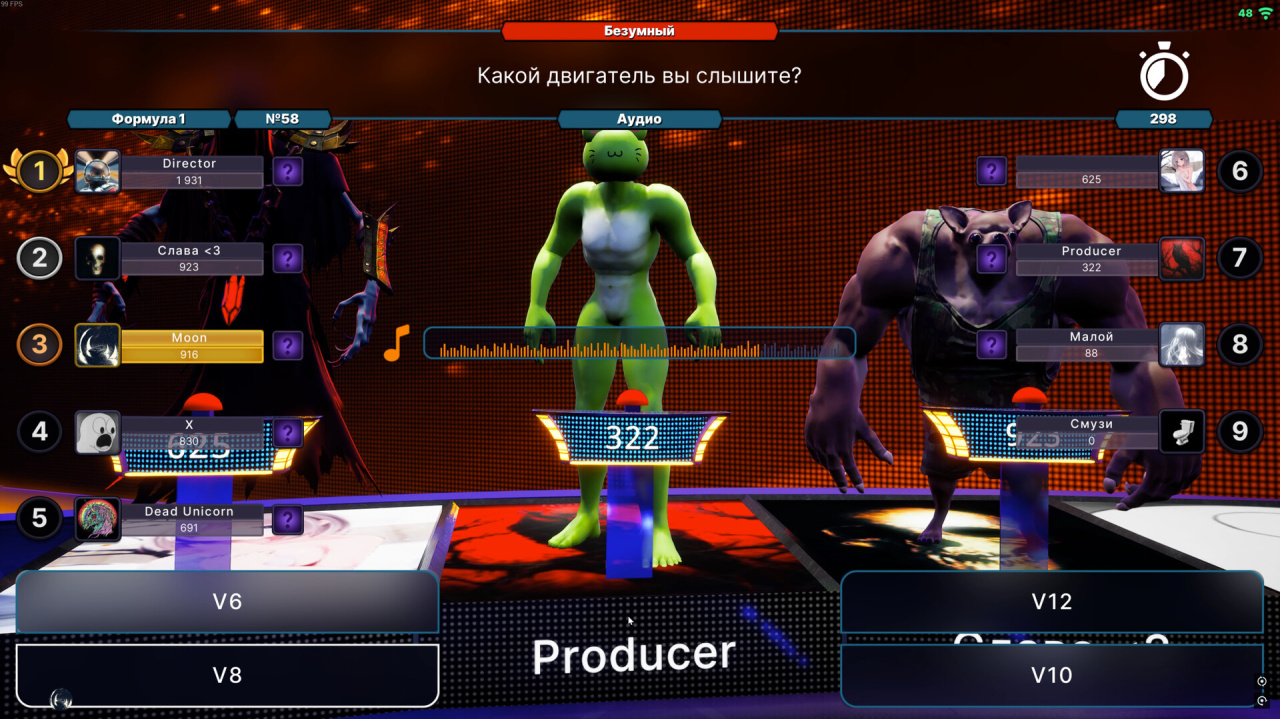Choose the V6 answer
The width and height of the screenshot is (1280, 719).
(x=227, y=602)
